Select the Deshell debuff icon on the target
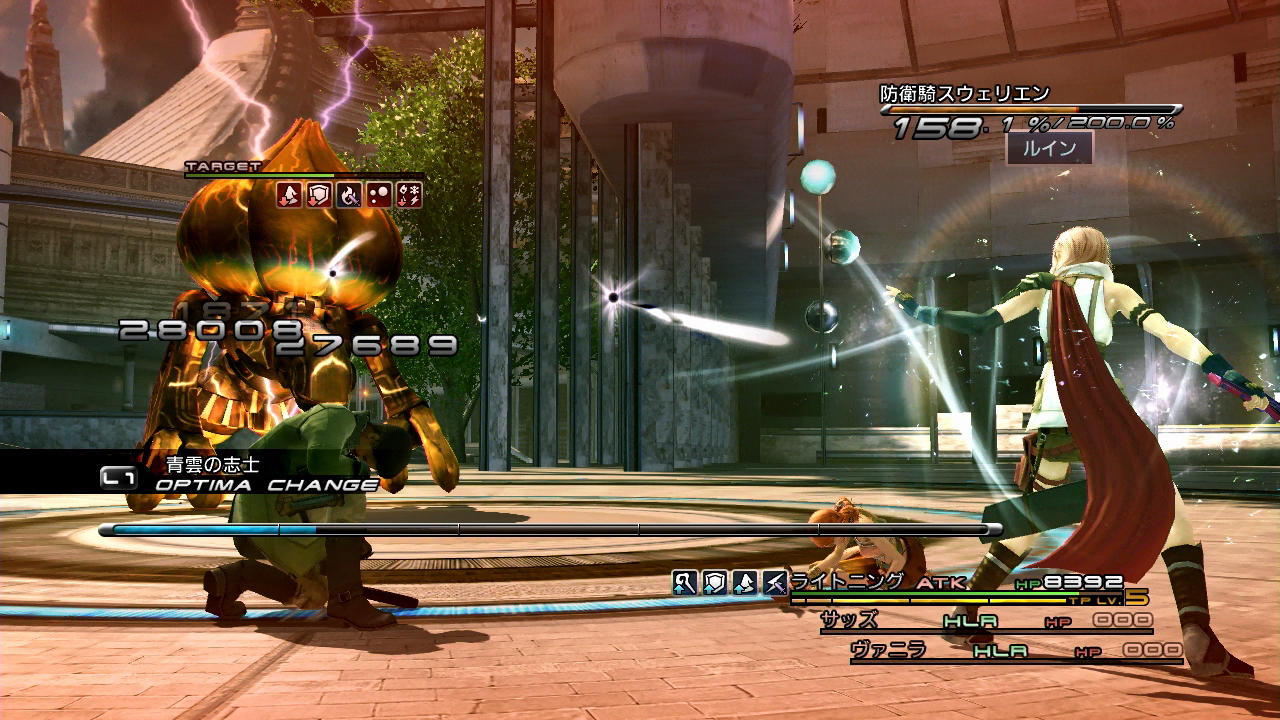Viewport: 1280px width, 720px height. [289, 195]
